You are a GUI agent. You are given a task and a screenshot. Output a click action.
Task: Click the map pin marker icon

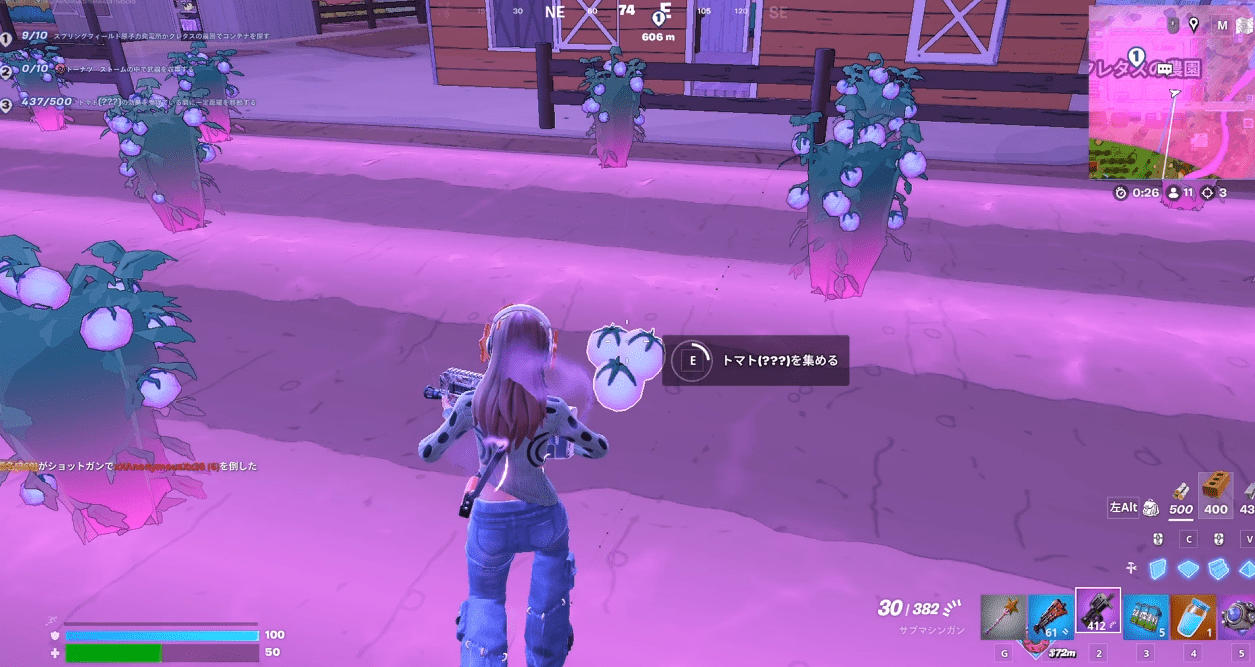(1193, 24)
